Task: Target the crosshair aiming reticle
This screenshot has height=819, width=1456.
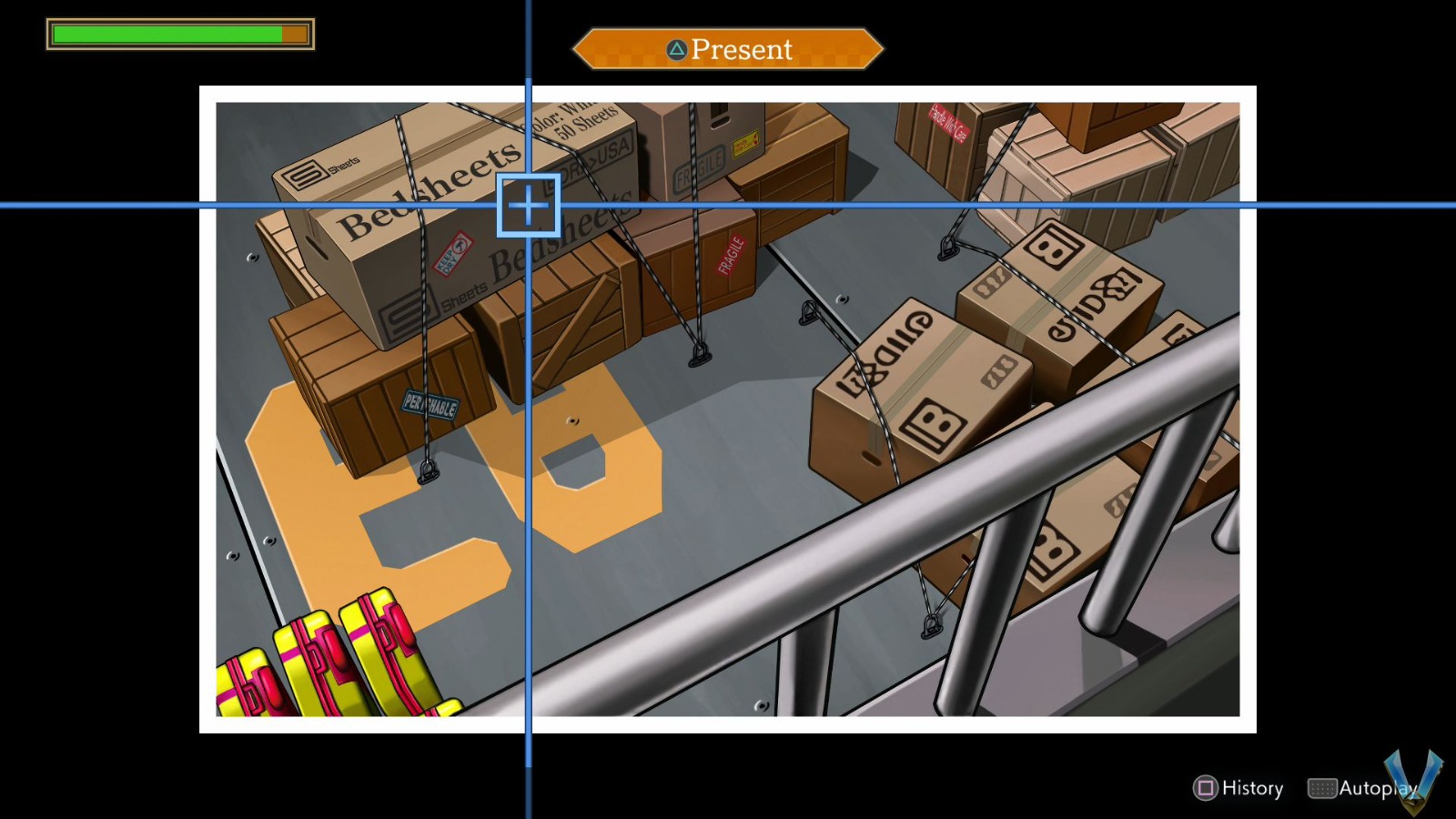Action: (x=529, y=207)
